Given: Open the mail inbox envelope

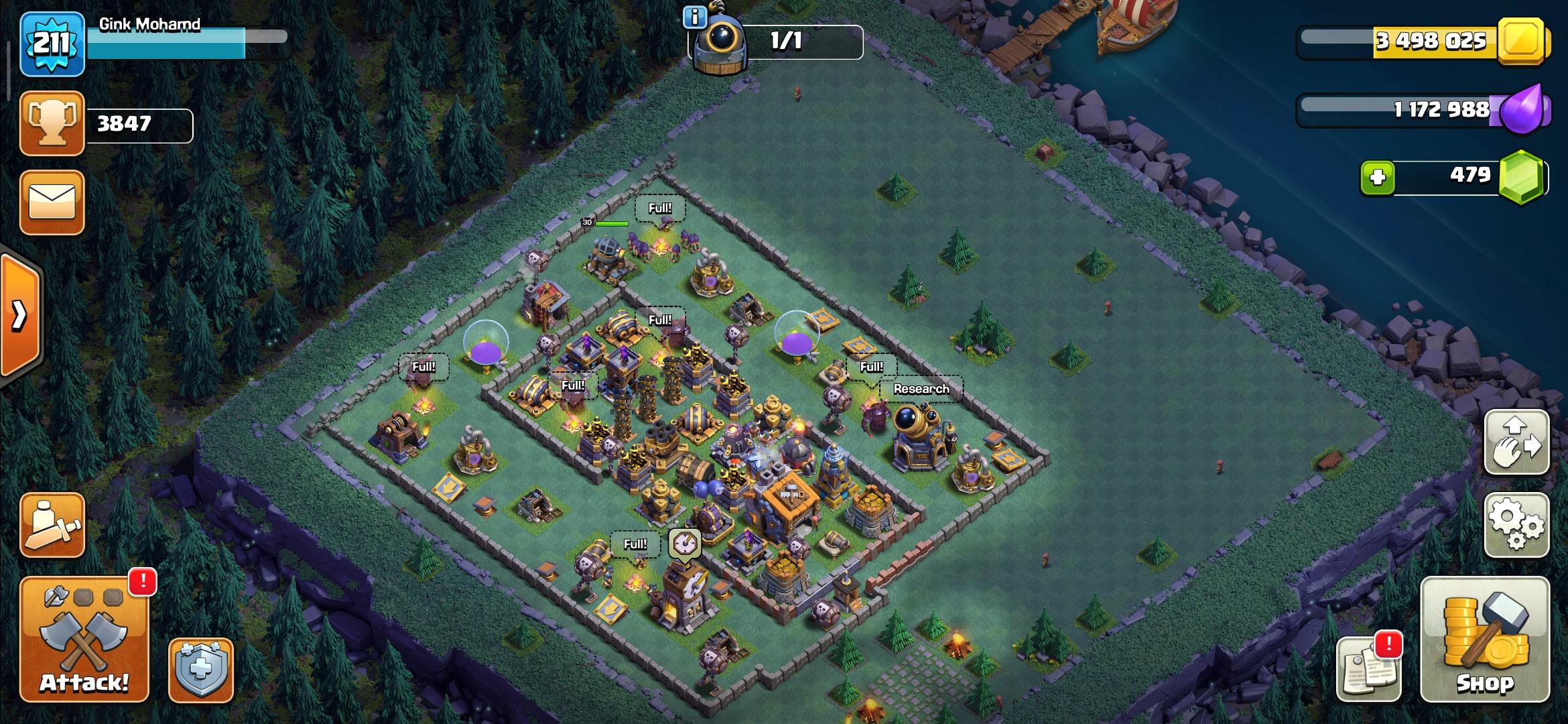Looking at the screenshot, I should point(52,202).
